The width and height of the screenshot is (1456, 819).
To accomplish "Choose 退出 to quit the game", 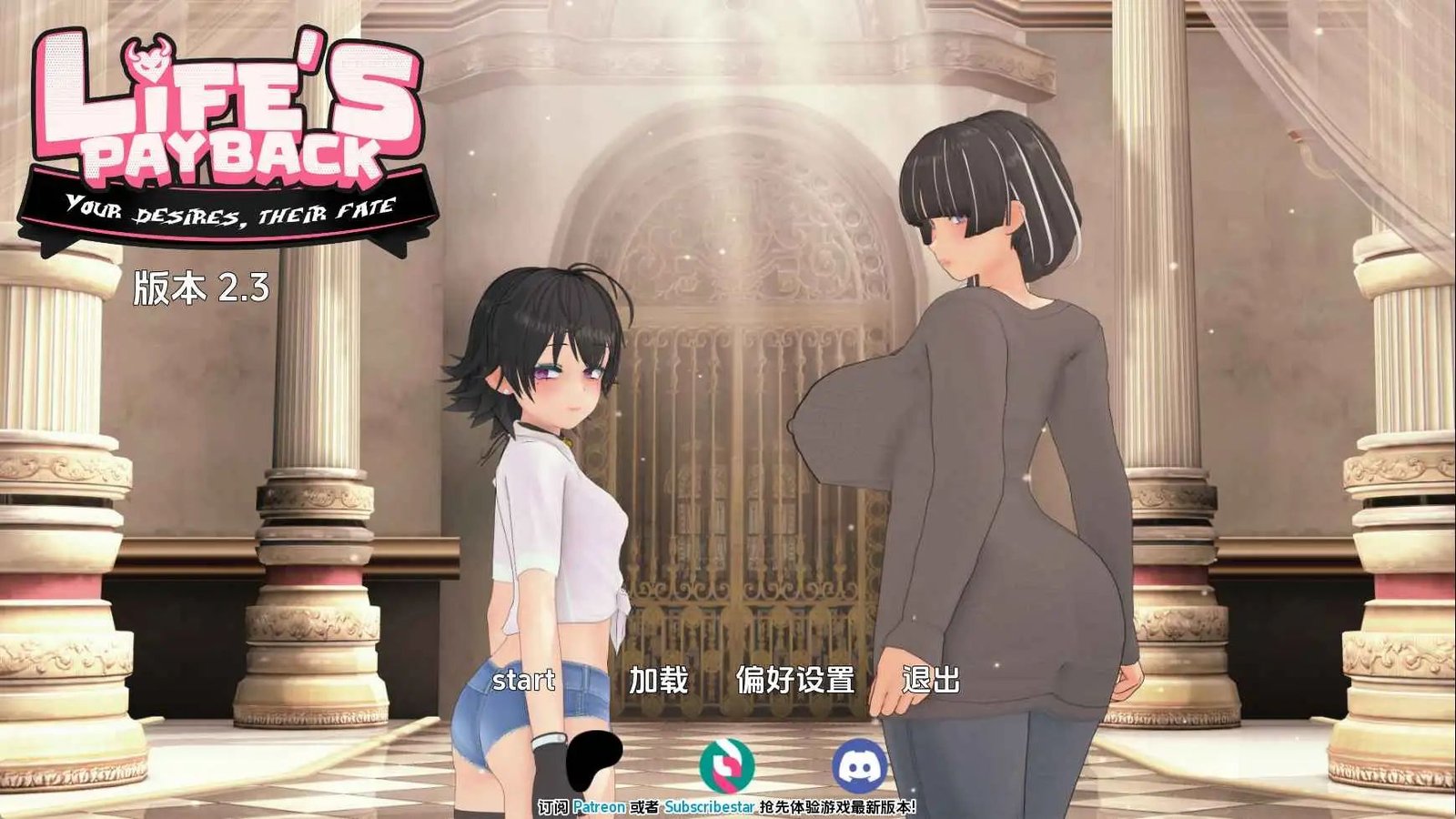I will pyautogui.click(x=930, y=679).
